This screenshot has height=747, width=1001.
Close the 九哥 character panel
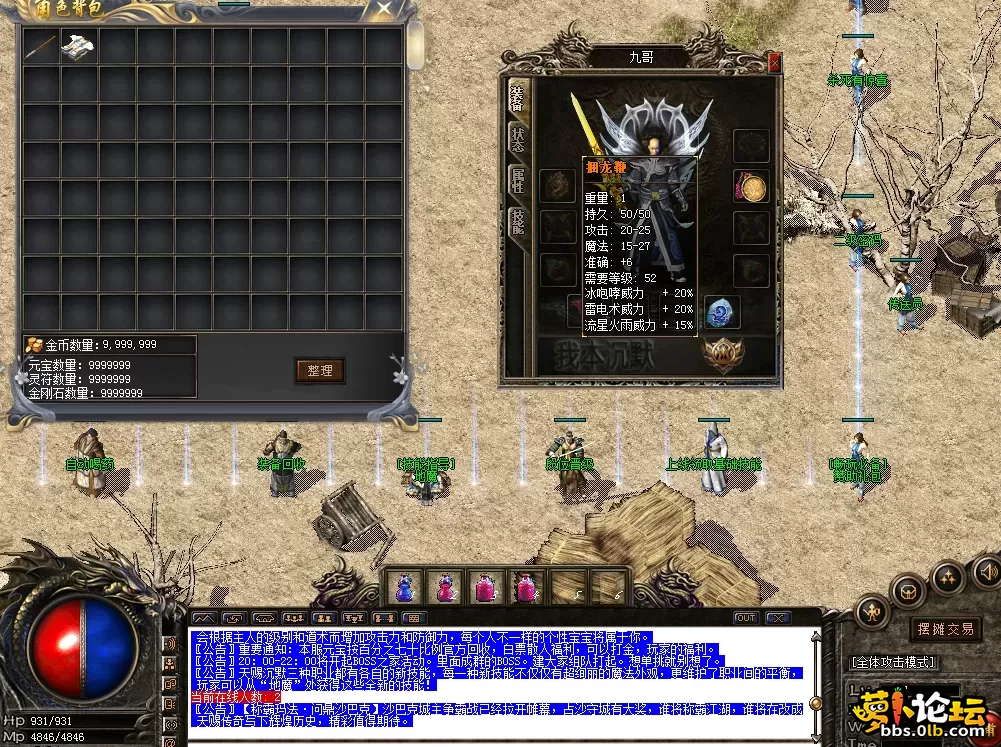(x=773, y=62)
